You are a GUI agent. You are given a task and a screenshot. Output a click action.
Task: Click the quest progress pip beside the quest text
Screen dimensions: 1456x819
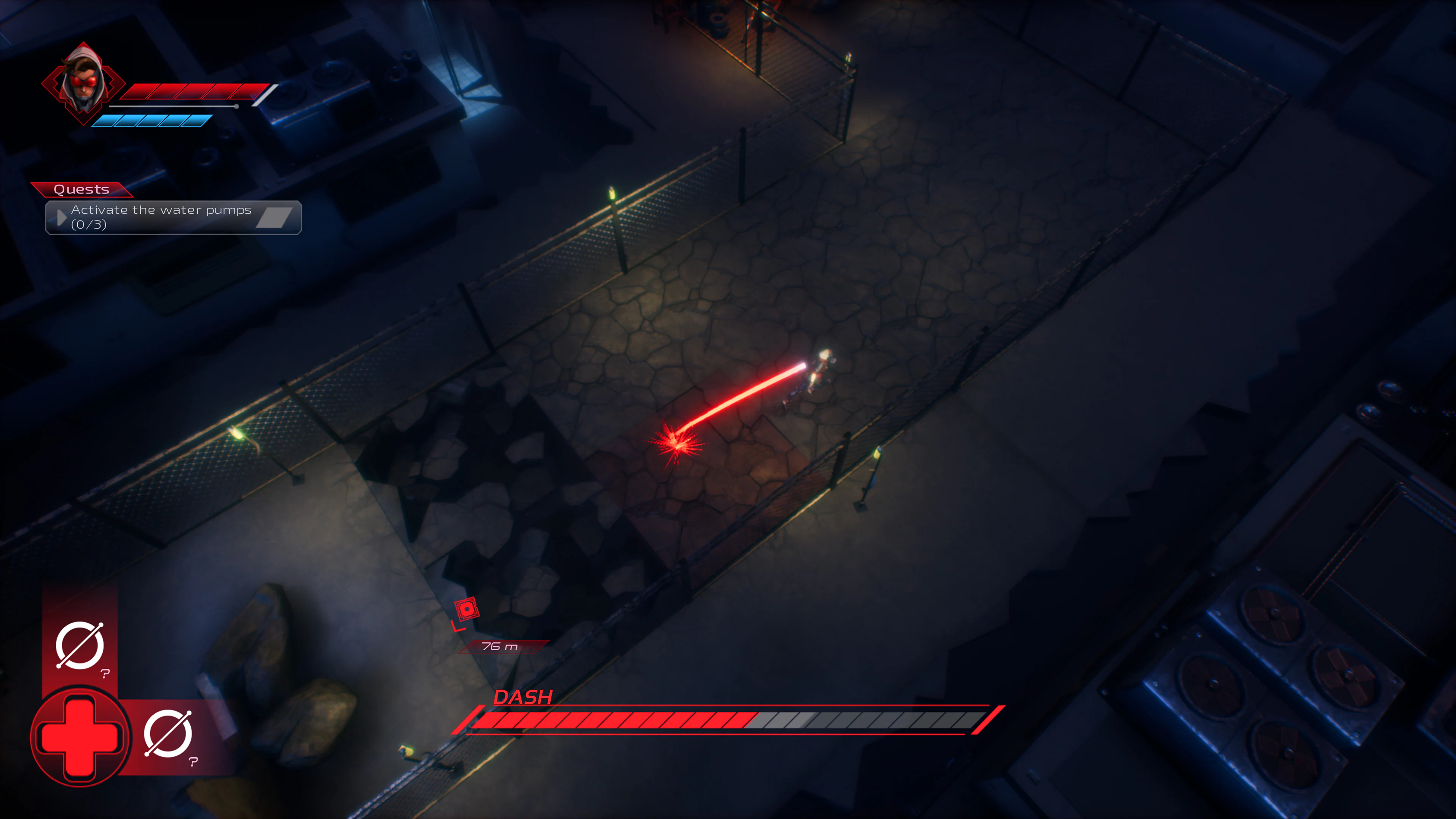277,217
